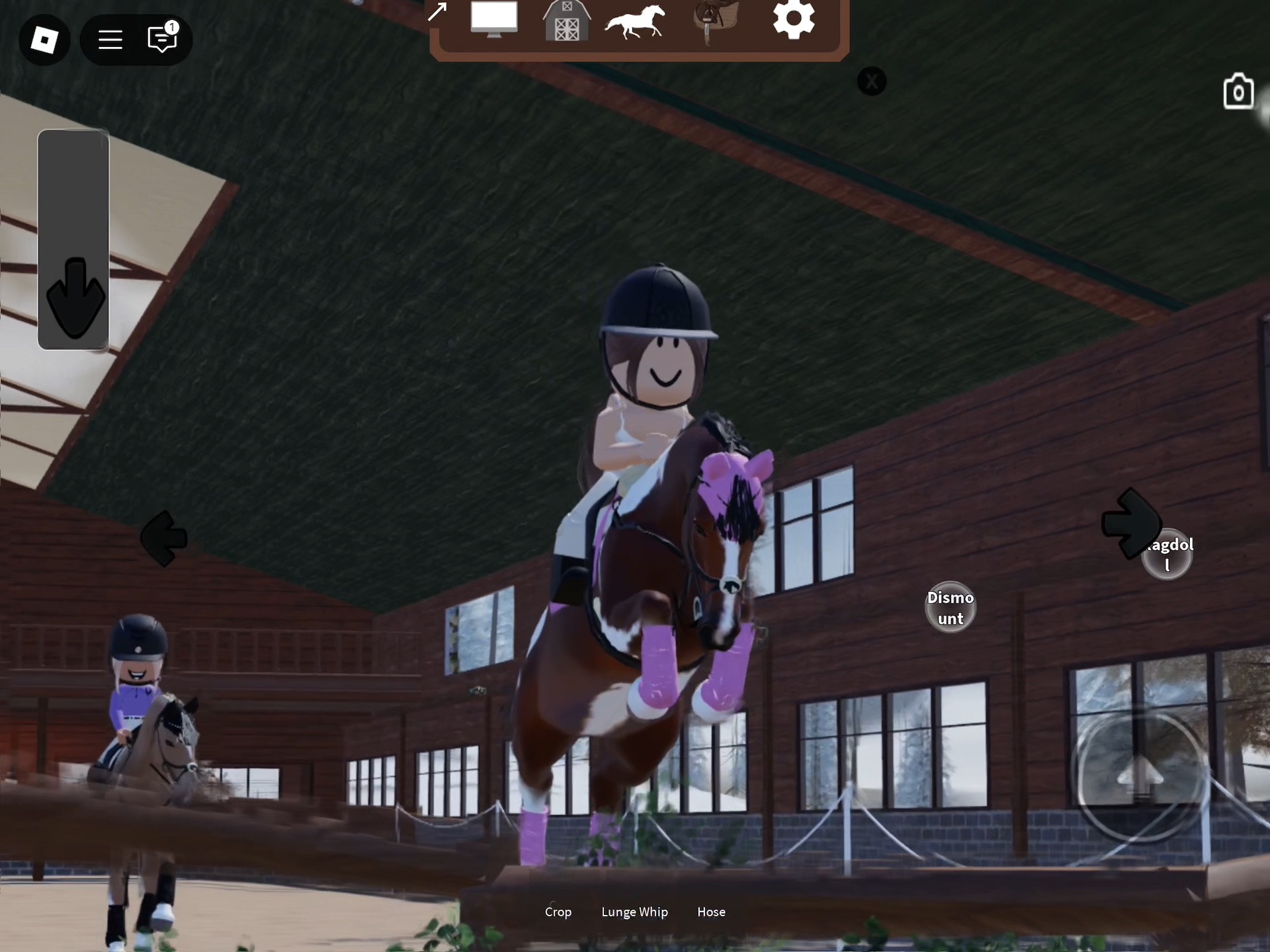Open the chat with one notification

tap(162, 39)
